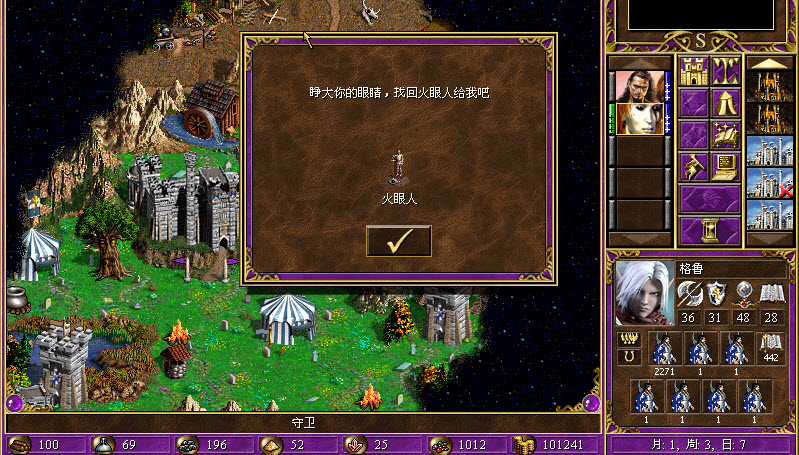Select the pale-faced red-haired hero portrait
This screenshot has height=455, width=799.
637,119
